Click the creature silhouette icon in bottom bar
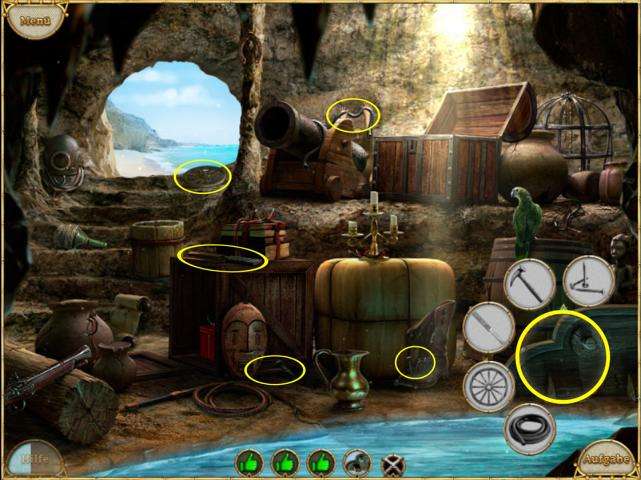Image resolution: width=641 pixels, height=480 pixels. [355, 463]
